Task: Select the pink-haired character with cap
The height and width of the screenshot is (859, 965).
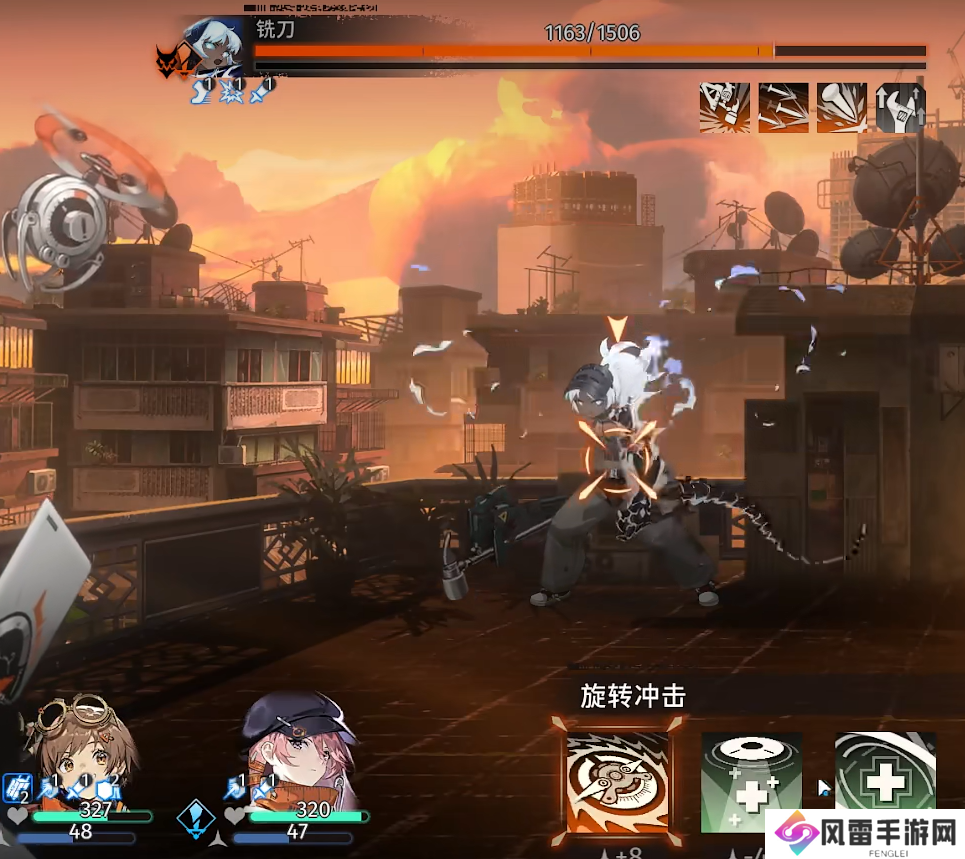Action: [298, 750]
